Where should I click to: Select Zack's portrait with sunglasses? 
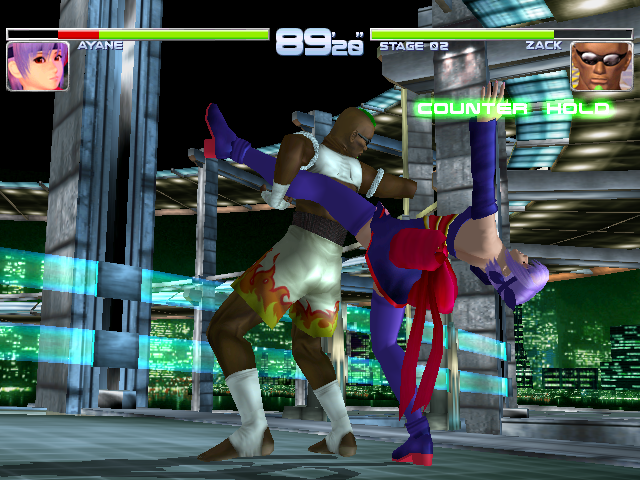click(601, 66)
